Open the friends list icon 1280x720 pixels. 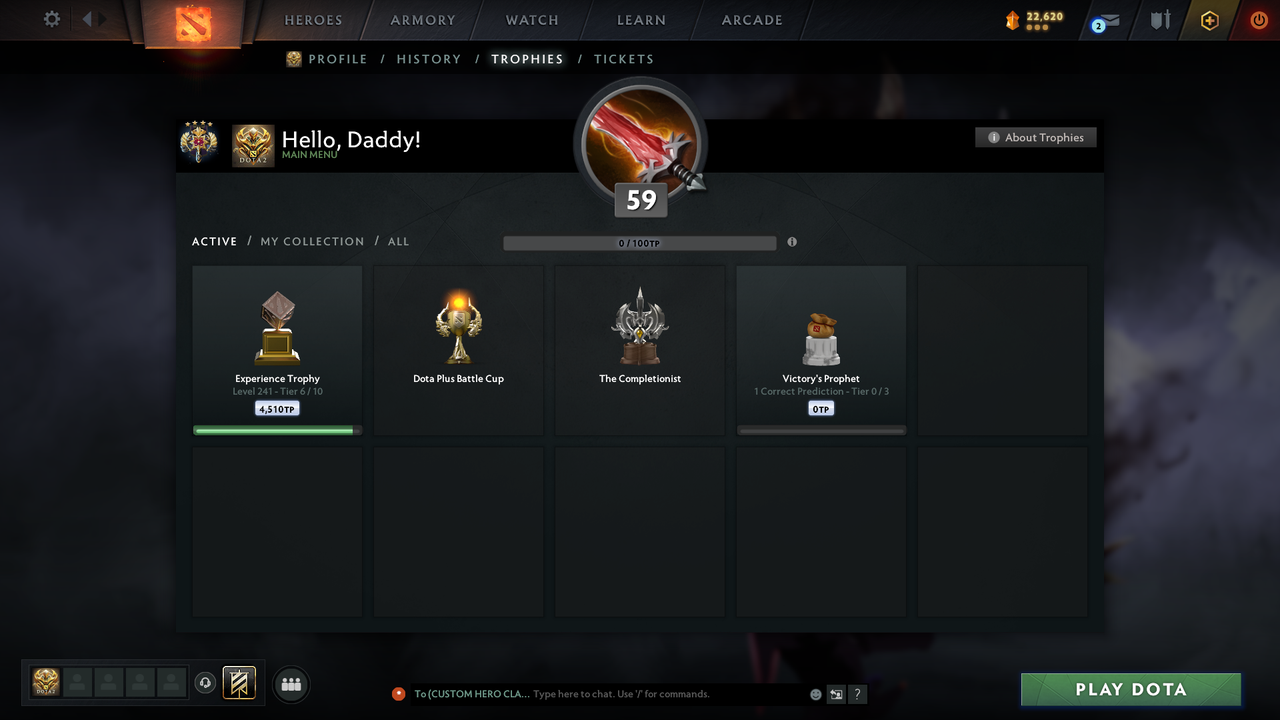(x=290, y=684)
